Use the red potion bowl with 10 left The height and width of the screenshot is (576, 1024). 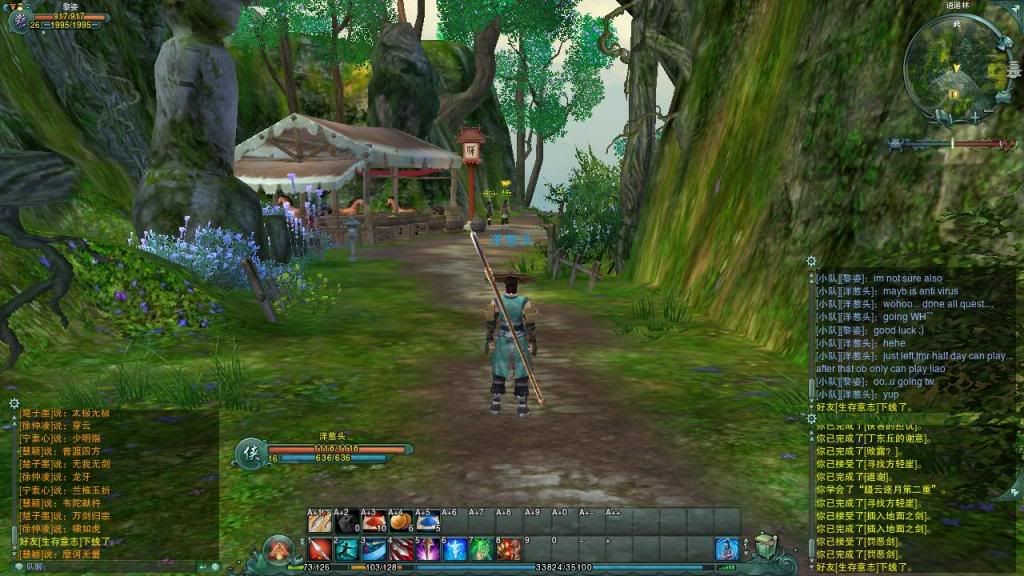click(373, 521)
